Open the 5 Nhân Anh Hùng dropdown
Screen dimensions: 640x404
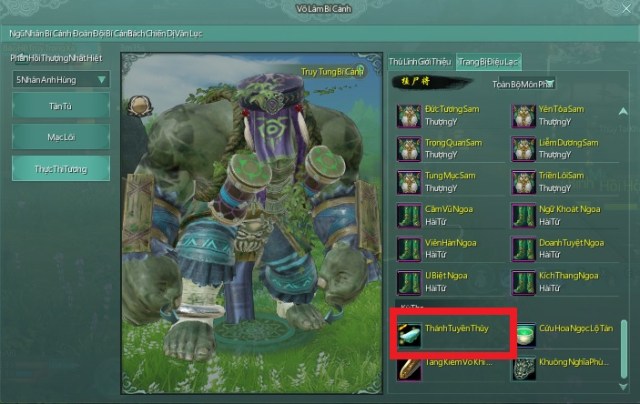coord(61,79)
